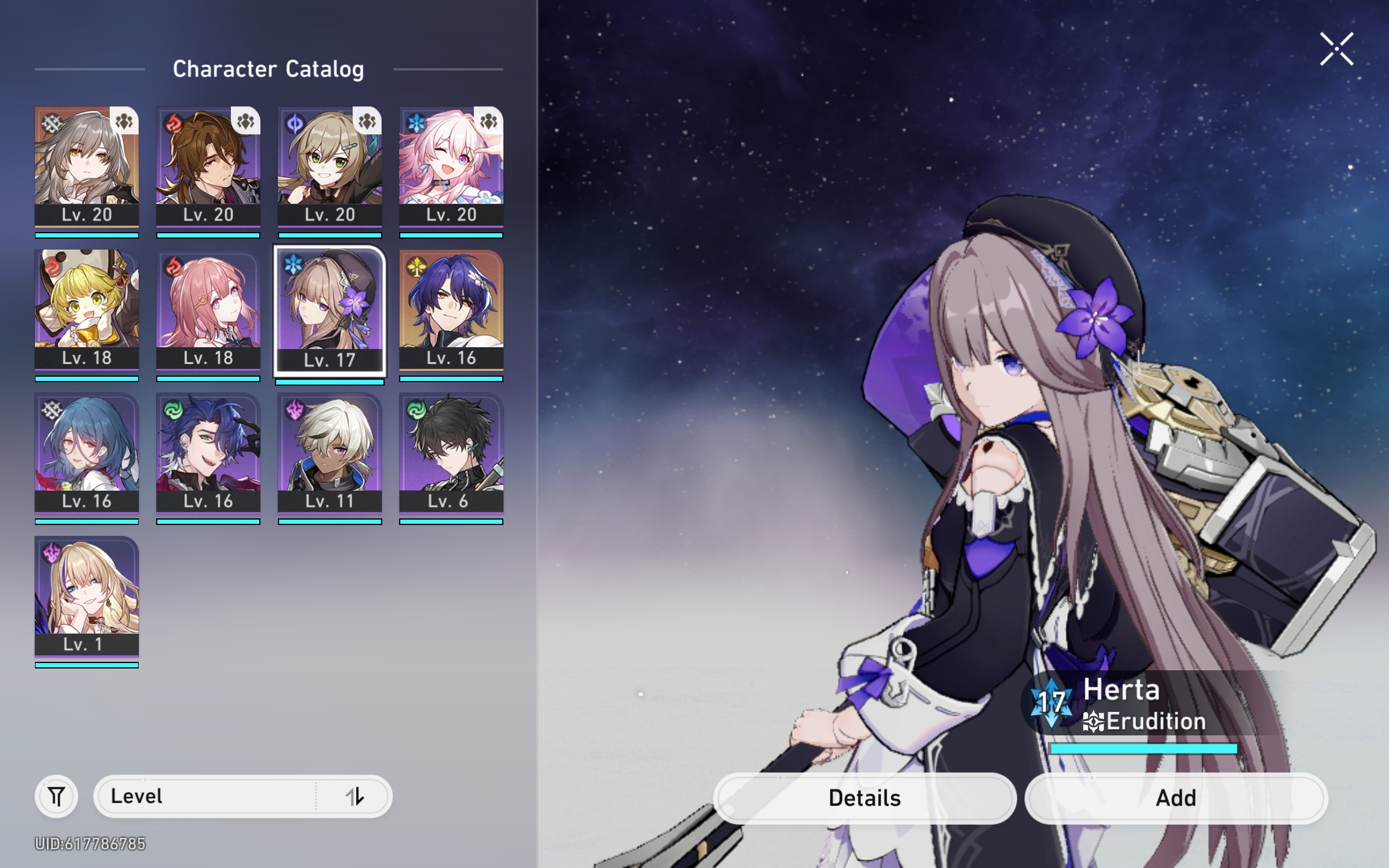Click the filter funnel icon
1389x868 pixels.
coord(55,796)
